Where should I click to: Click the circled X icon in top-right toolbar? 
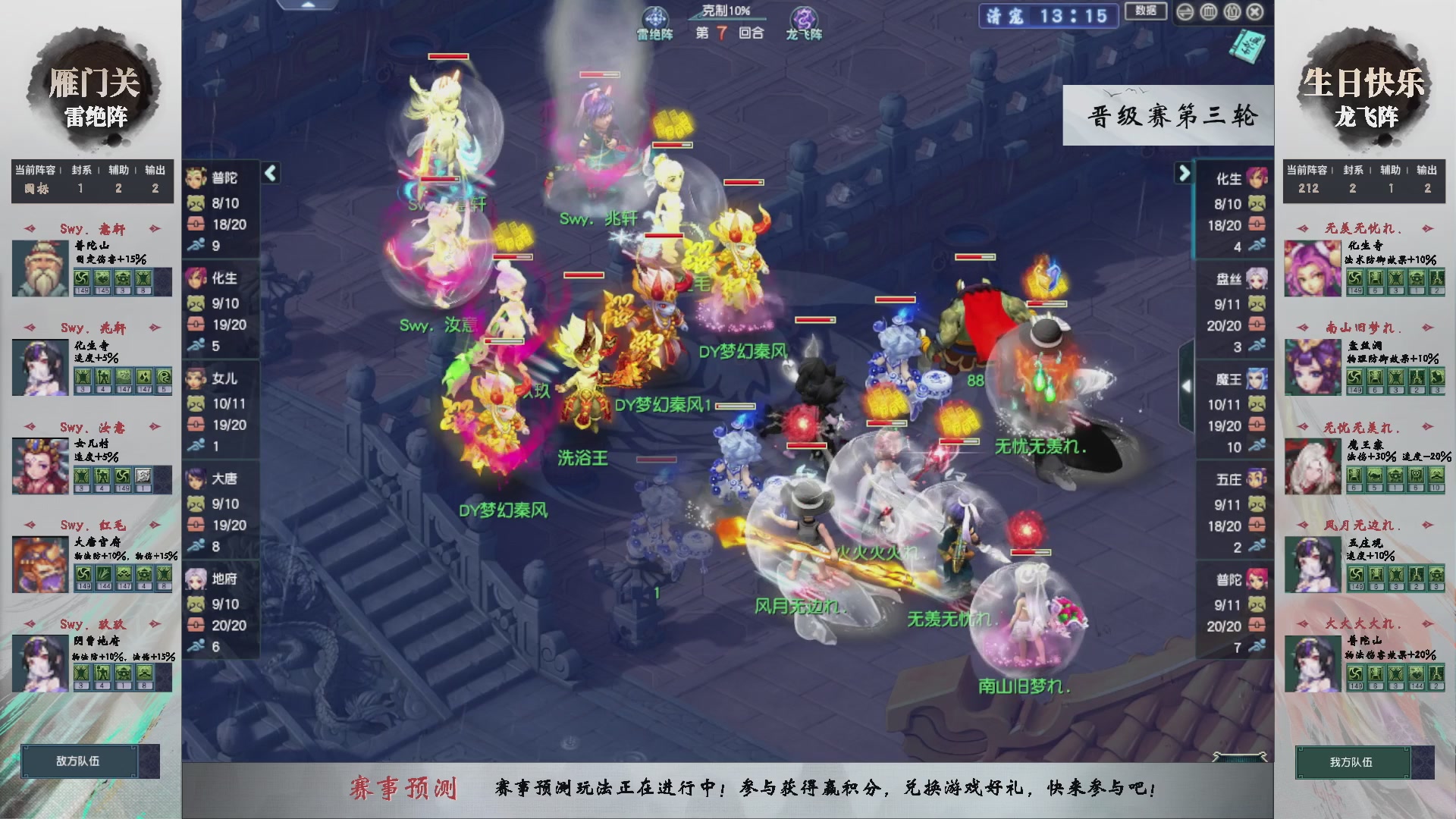click(x=1256, y=12)
